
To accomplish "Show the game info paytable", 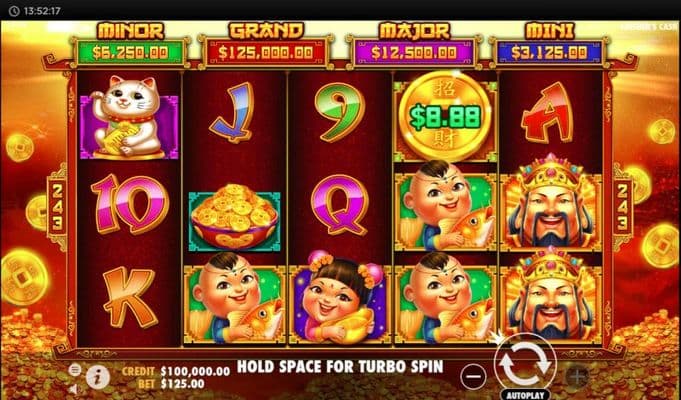I will click(x=98, y=376).
